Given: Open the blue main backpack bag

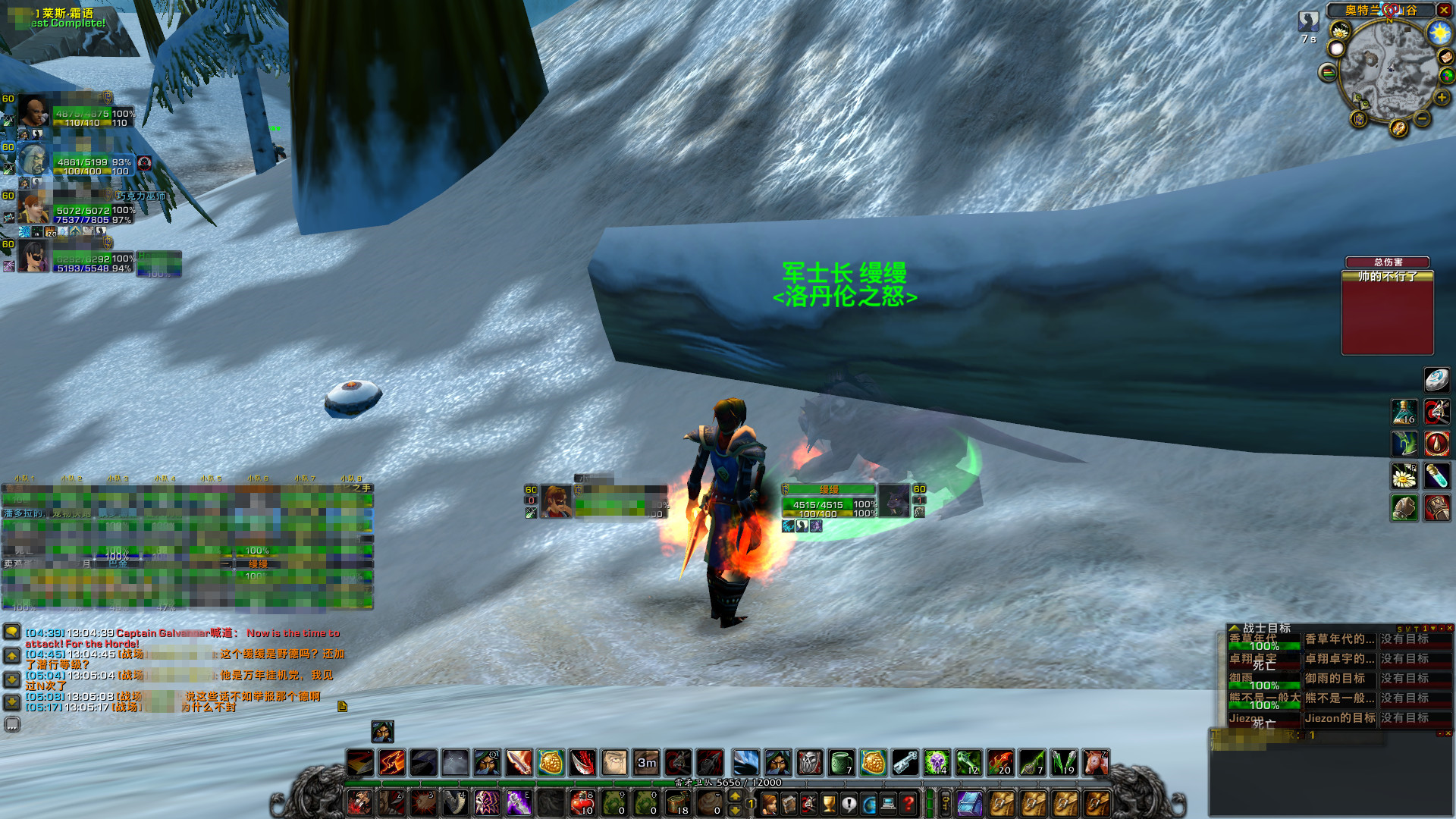Looking at the screenshot, I should 970,803.
